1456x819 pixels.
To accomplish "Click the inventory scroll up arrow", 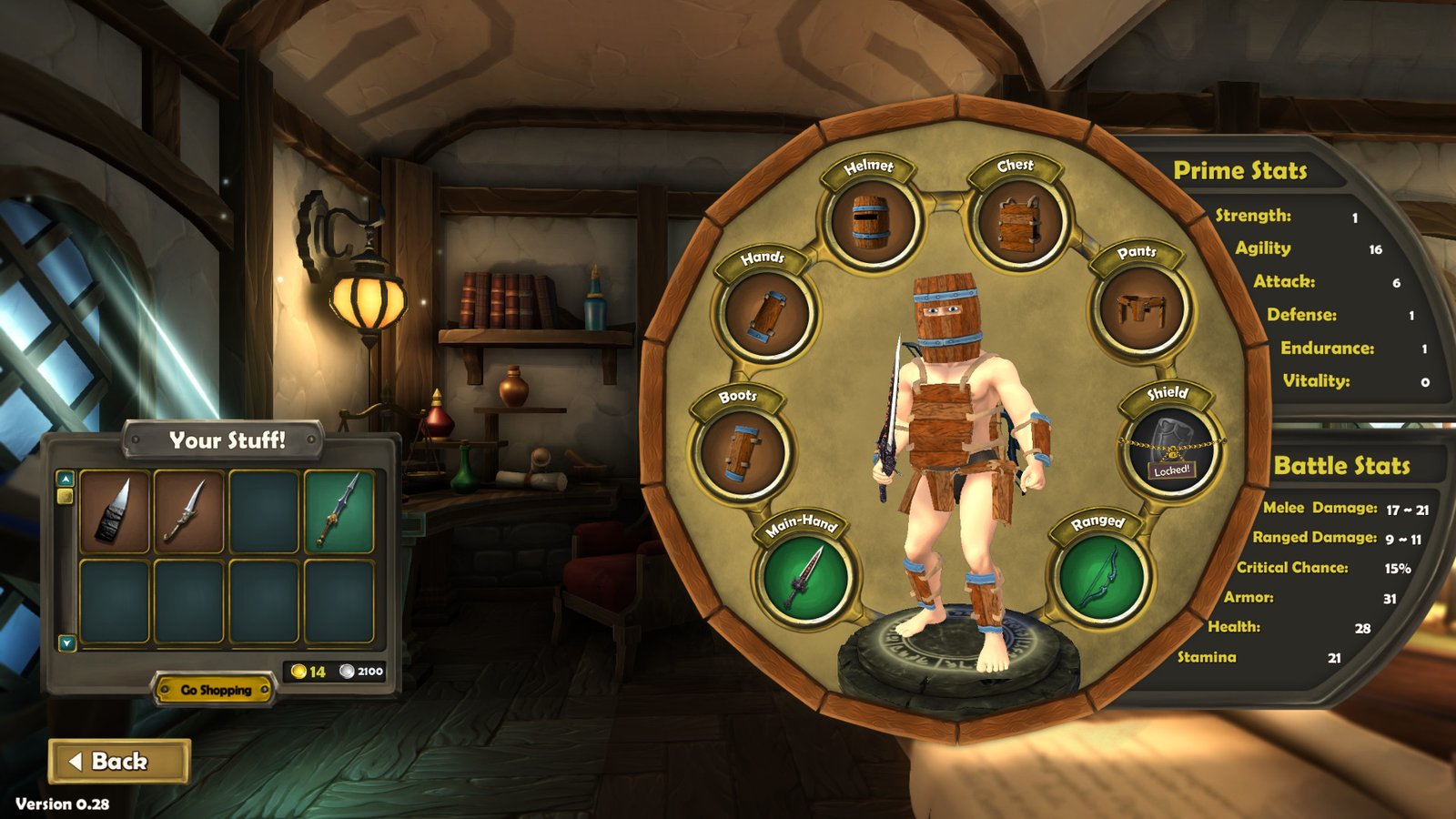I will point(66,478).
